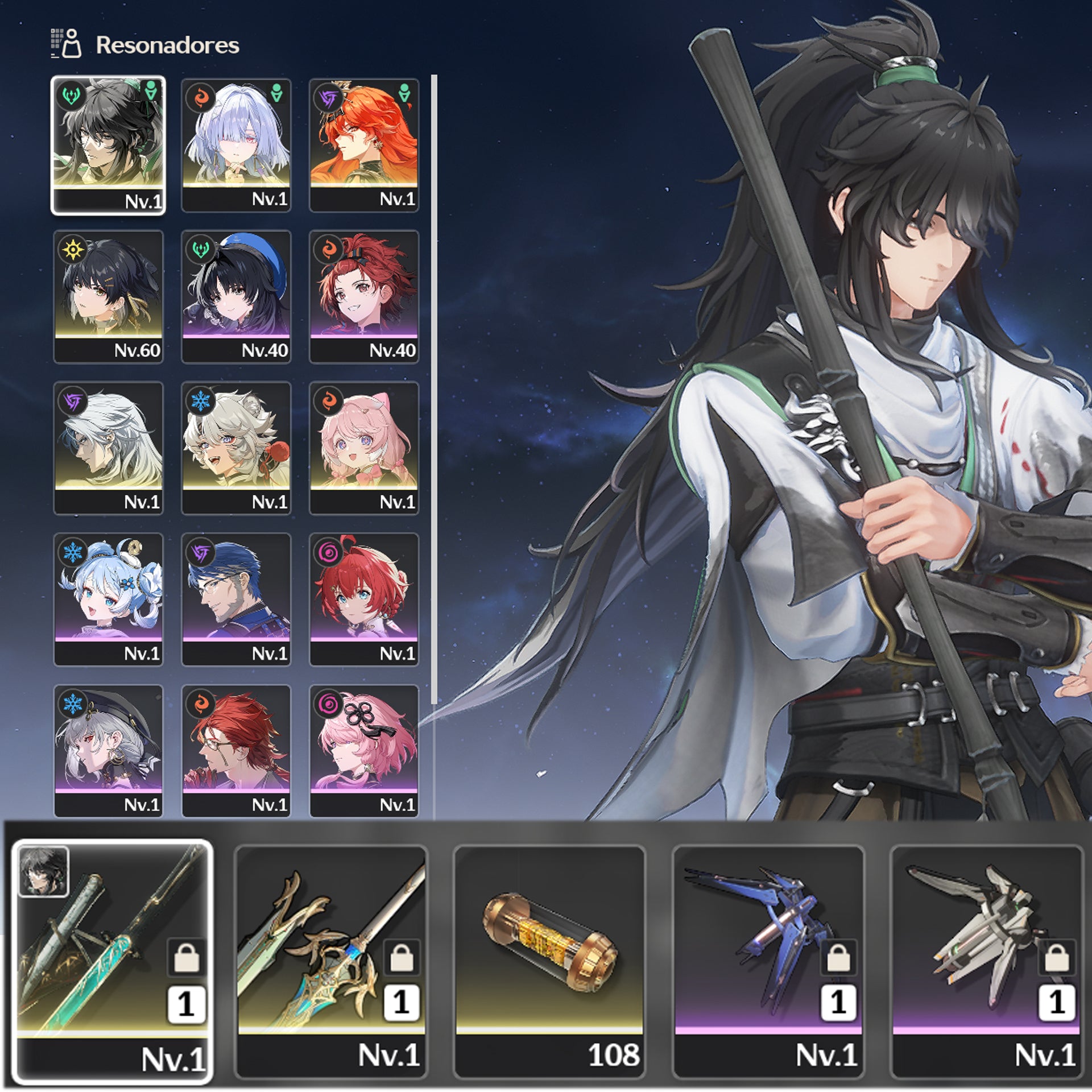Pick the short red-haired blue-eyed resonator
1092x1092 pixels.
(364, 599)
